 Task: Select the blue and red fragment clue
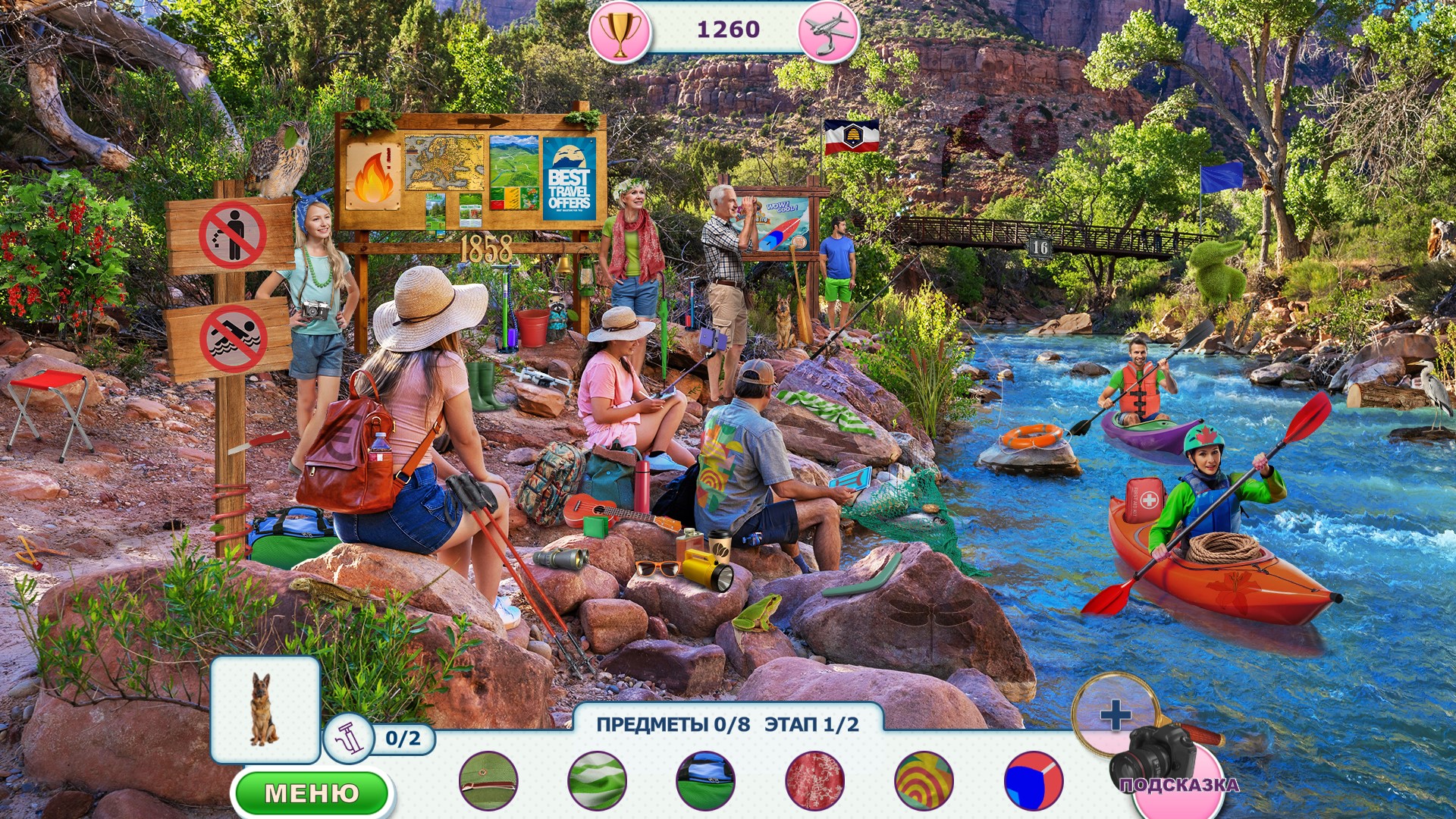tap(1033, 780)
